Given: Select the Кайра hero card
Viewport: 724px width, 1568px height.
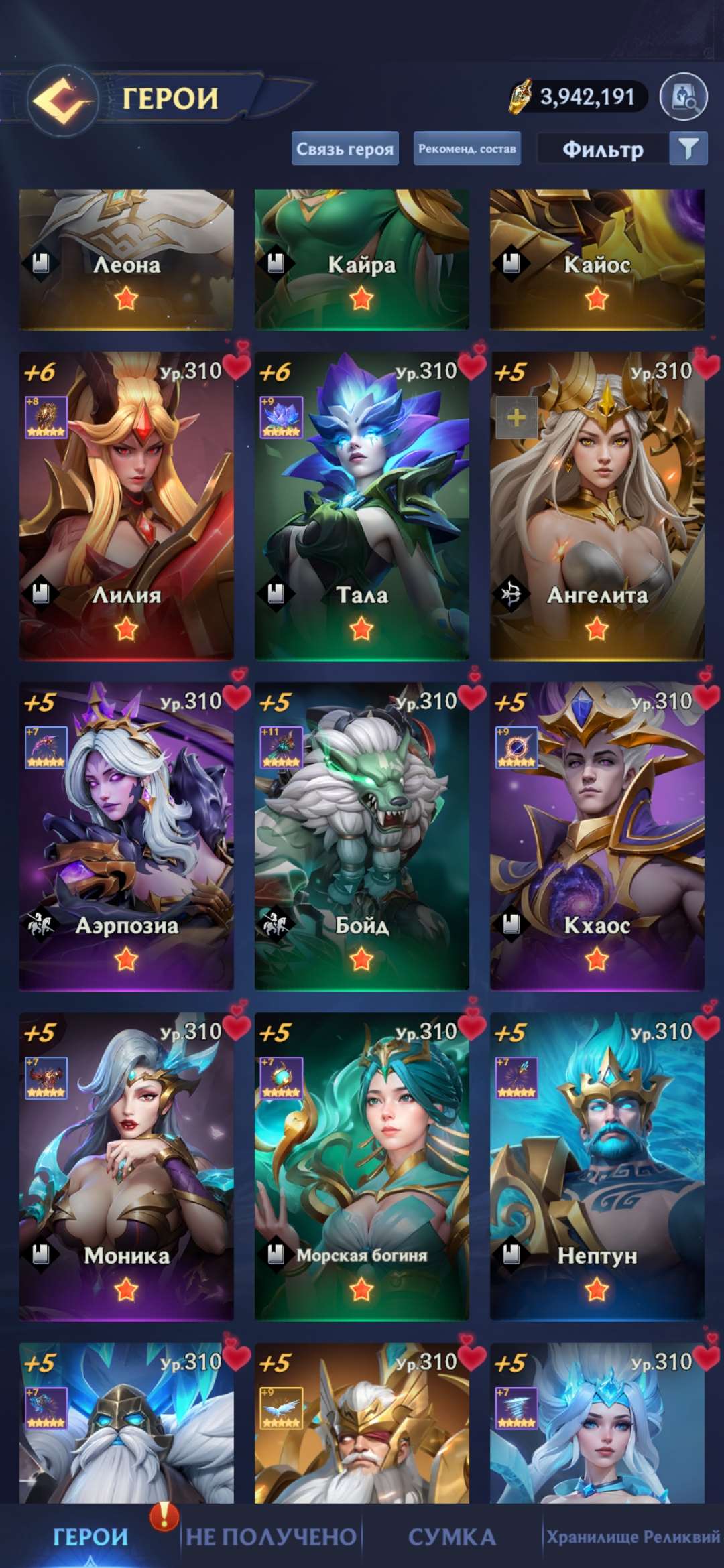Looking at the screenshot, I should (361, 260).
